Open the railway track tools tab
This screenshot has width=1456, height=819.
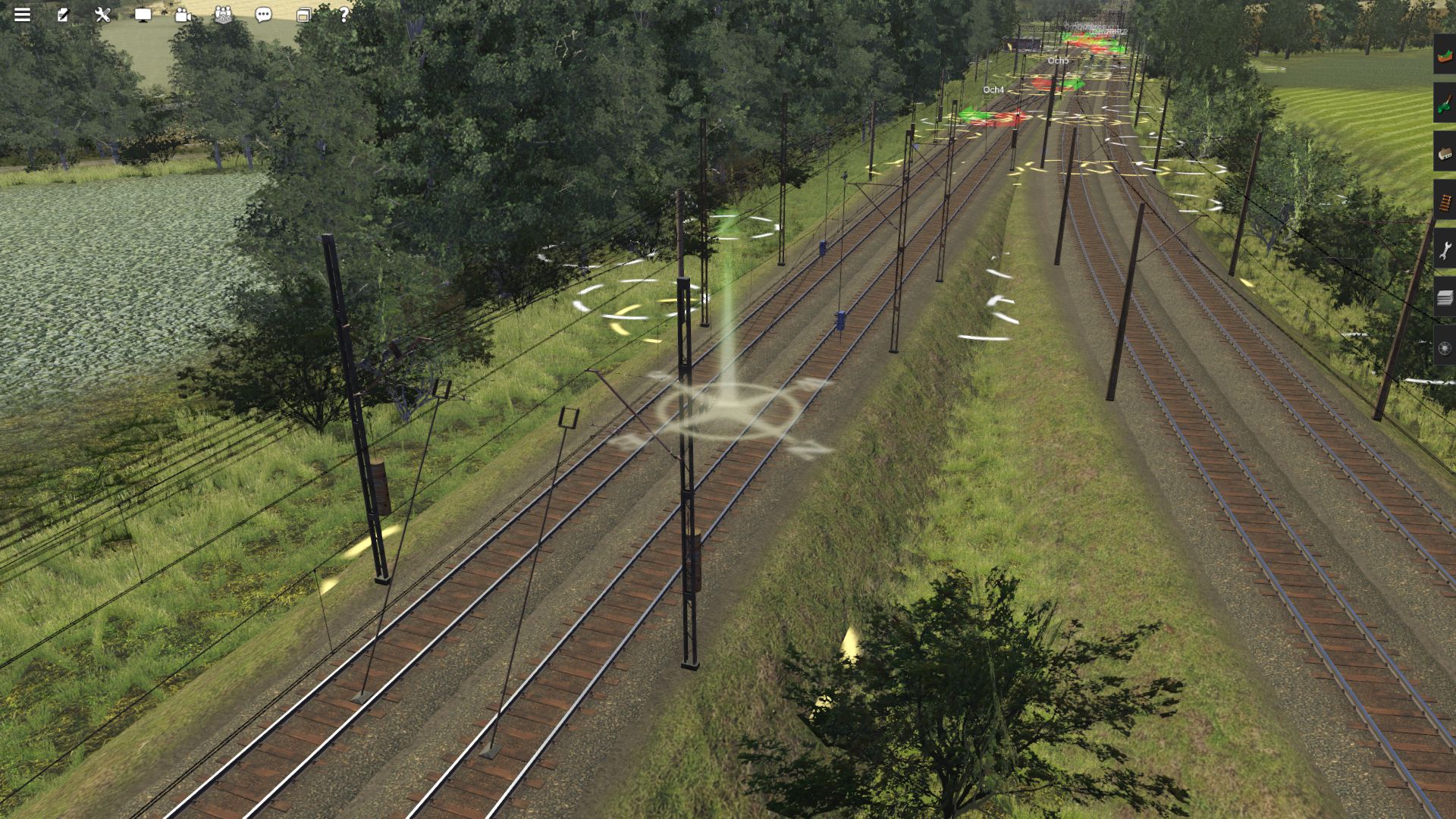1445,201
